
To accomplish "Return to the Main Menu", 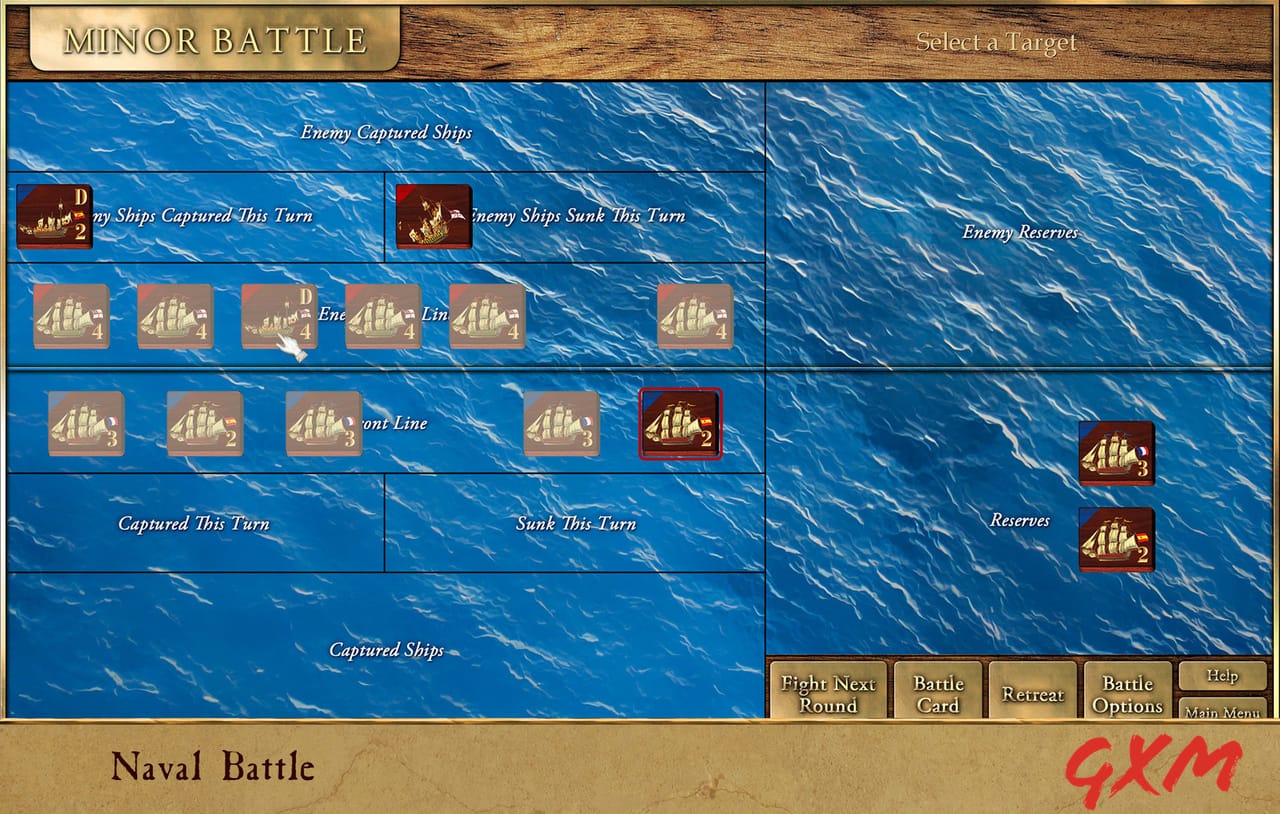I will (x=1221, y=711).
